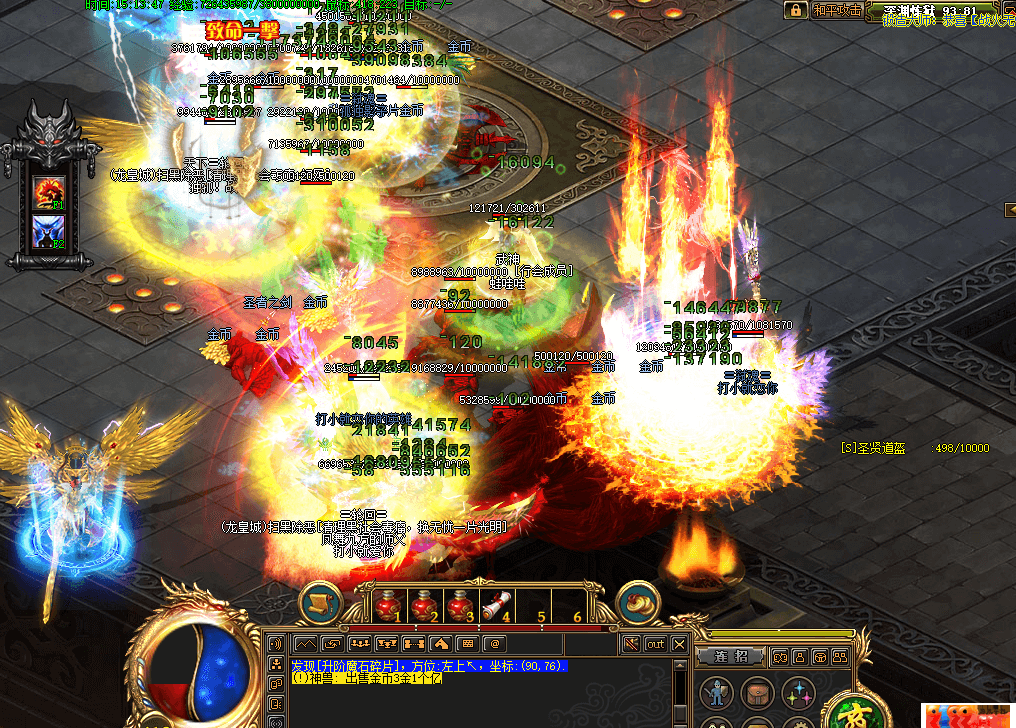Activate the fire lion F1 skill

pyautogui.click(x=49, y=192)
